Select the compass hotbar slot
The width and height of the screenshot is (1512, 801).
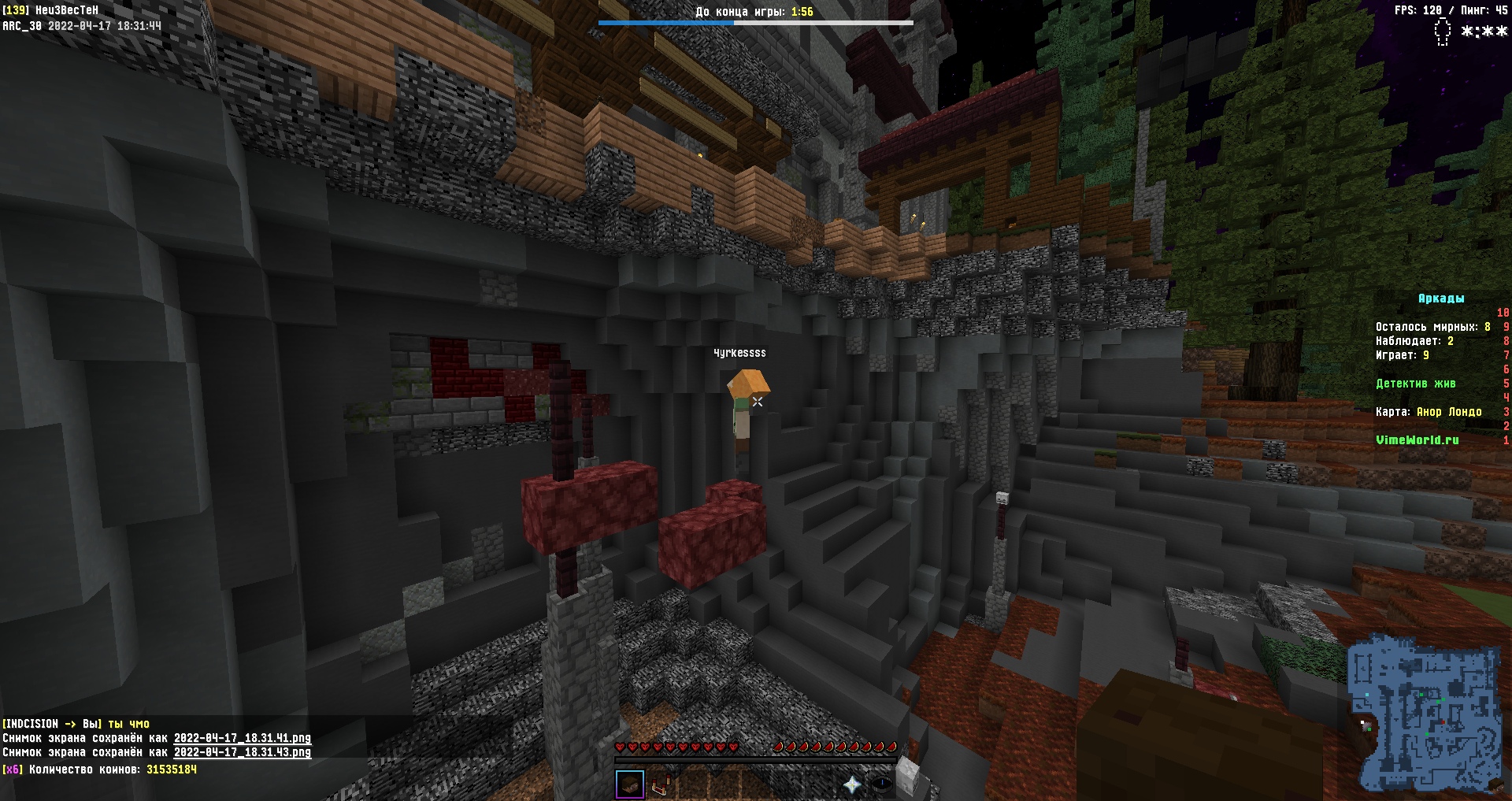882,784
